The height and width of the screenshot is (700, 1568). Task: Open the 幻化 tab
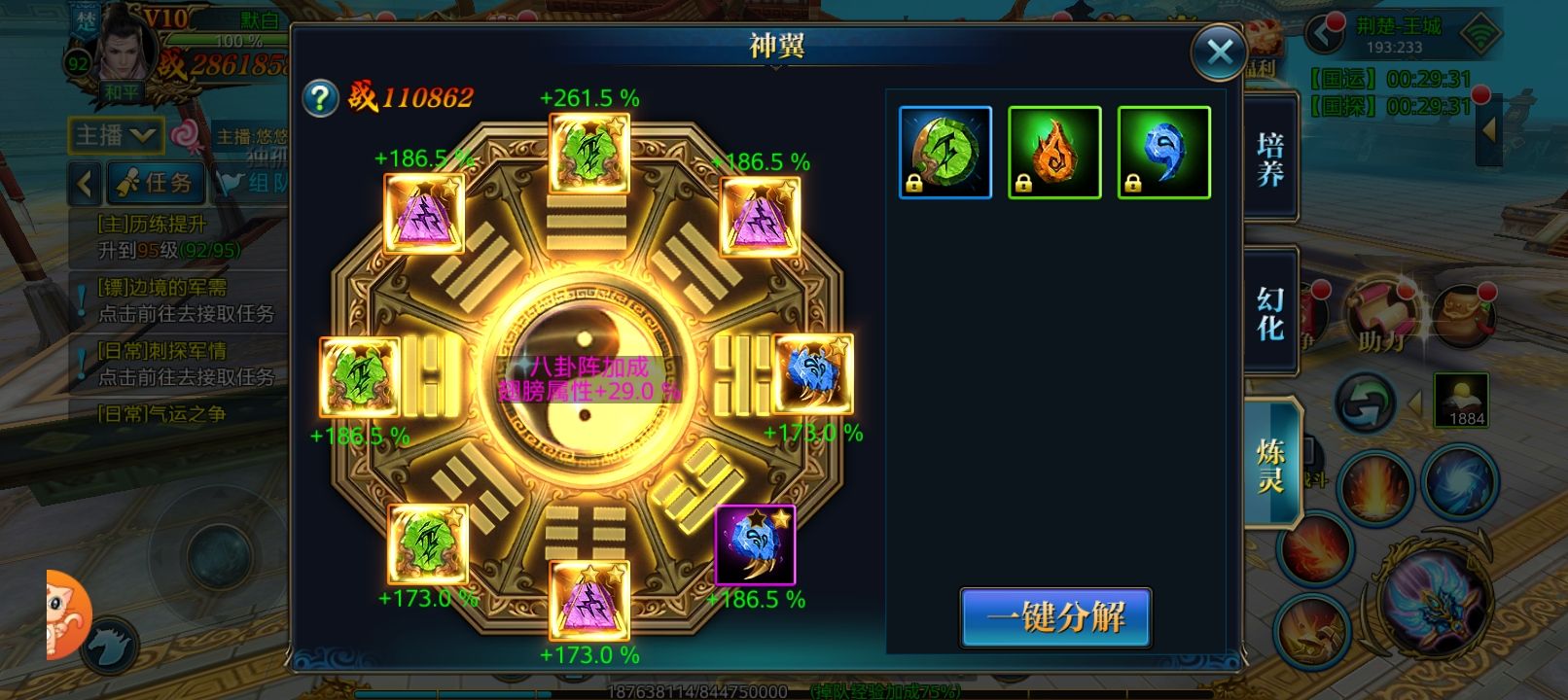pyautogui.click(x=1270, y=312)
